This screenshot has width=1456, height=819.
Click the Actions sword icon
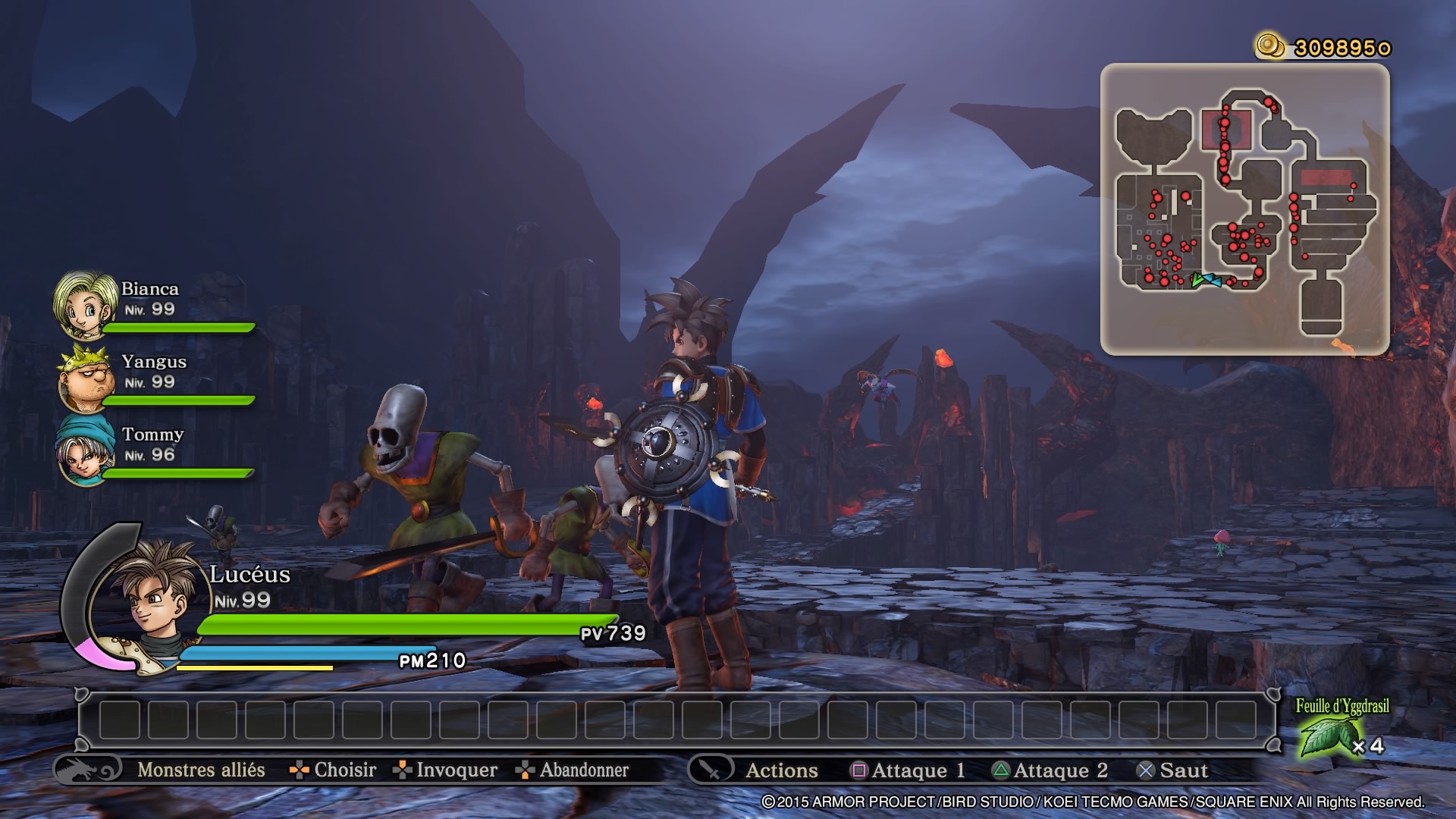tap(711, 770)
